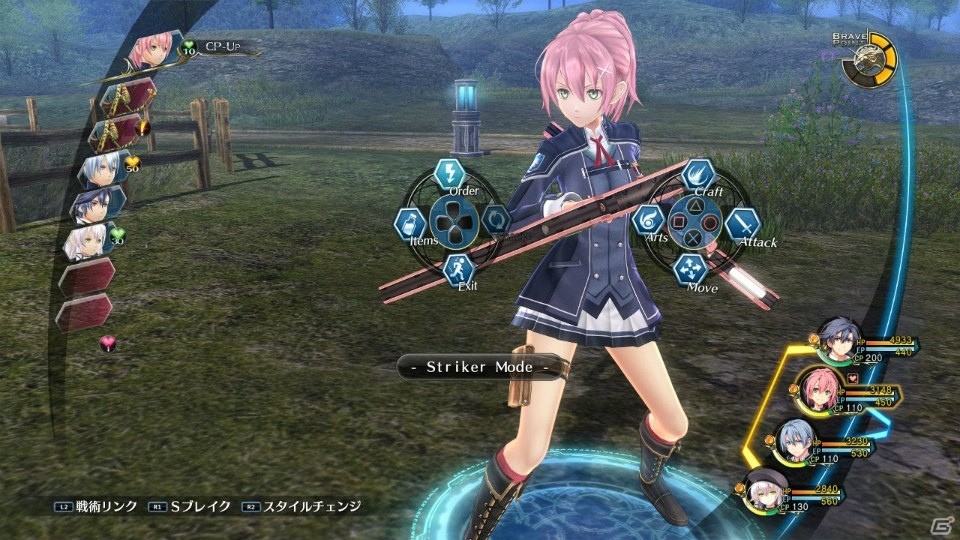Viewport: 960px width, 540px height.
Task: Open the Items command
Action: [410, 222]
